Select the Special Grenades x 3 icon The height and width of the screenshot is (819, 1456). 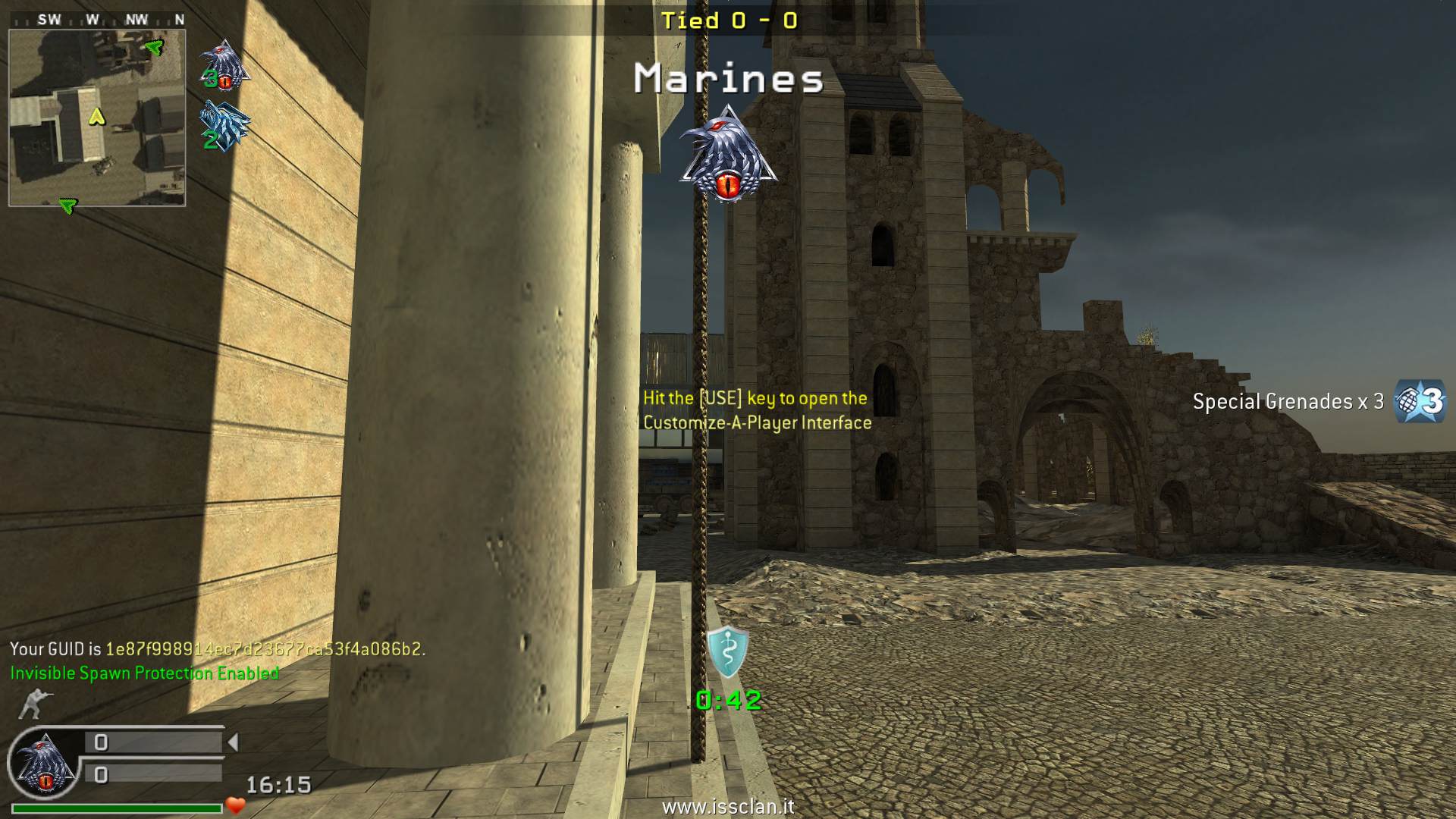(x=1421, y=400)
